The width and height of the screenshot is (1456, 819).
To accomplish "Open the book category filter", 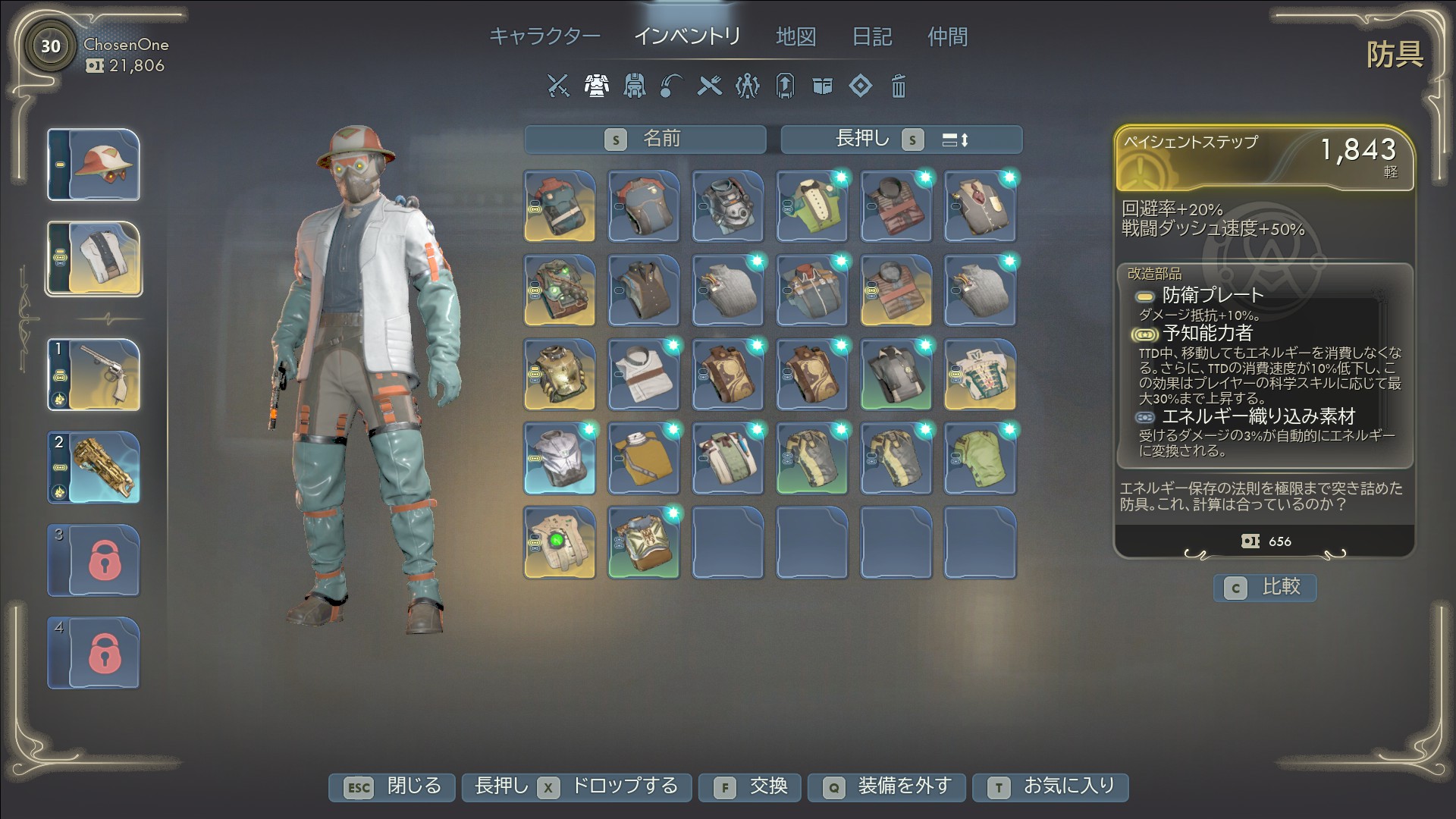I will [x=822, y=86].
